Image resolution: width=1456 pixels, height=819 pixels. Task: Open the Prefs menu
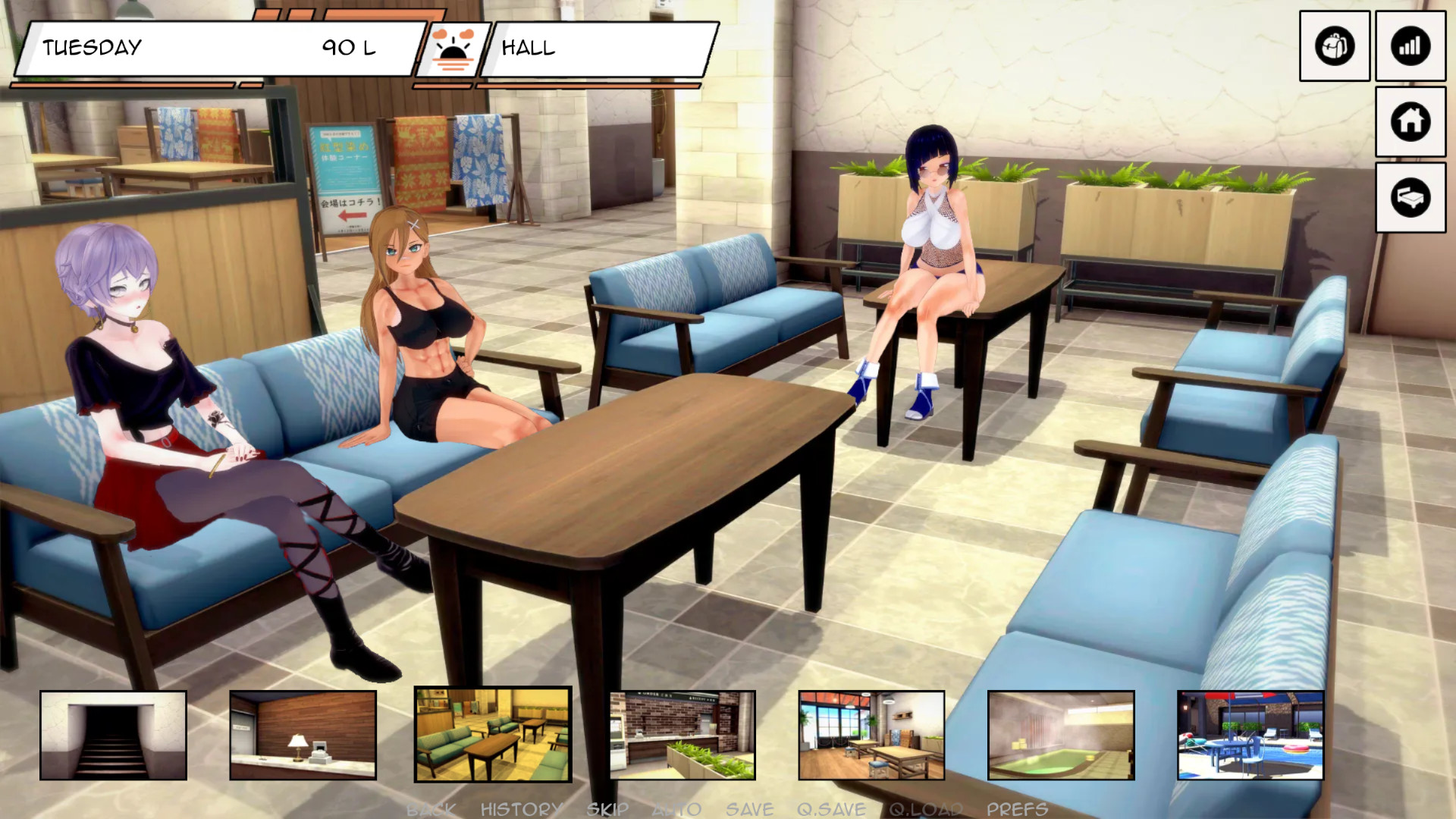point(1017,809)
